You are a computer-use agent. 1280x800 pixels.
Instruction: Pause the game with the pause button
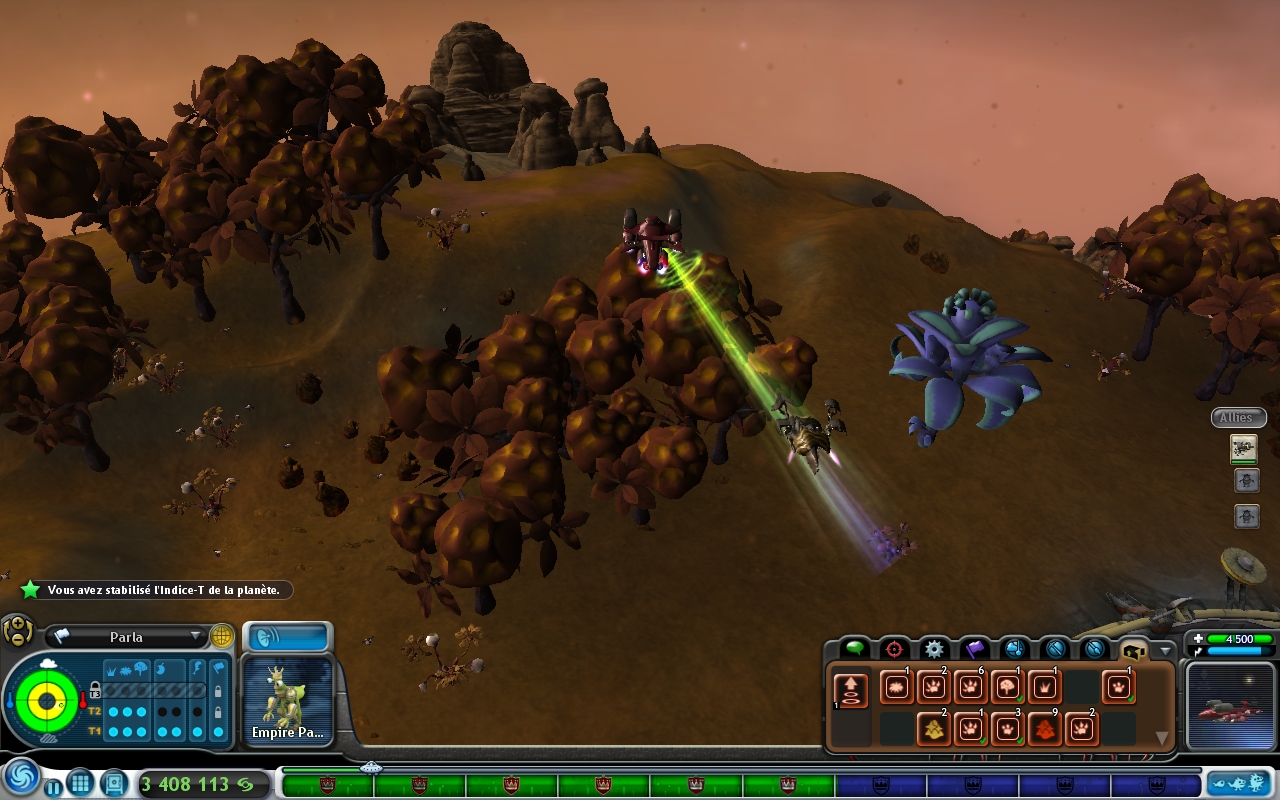pos(53,787)
